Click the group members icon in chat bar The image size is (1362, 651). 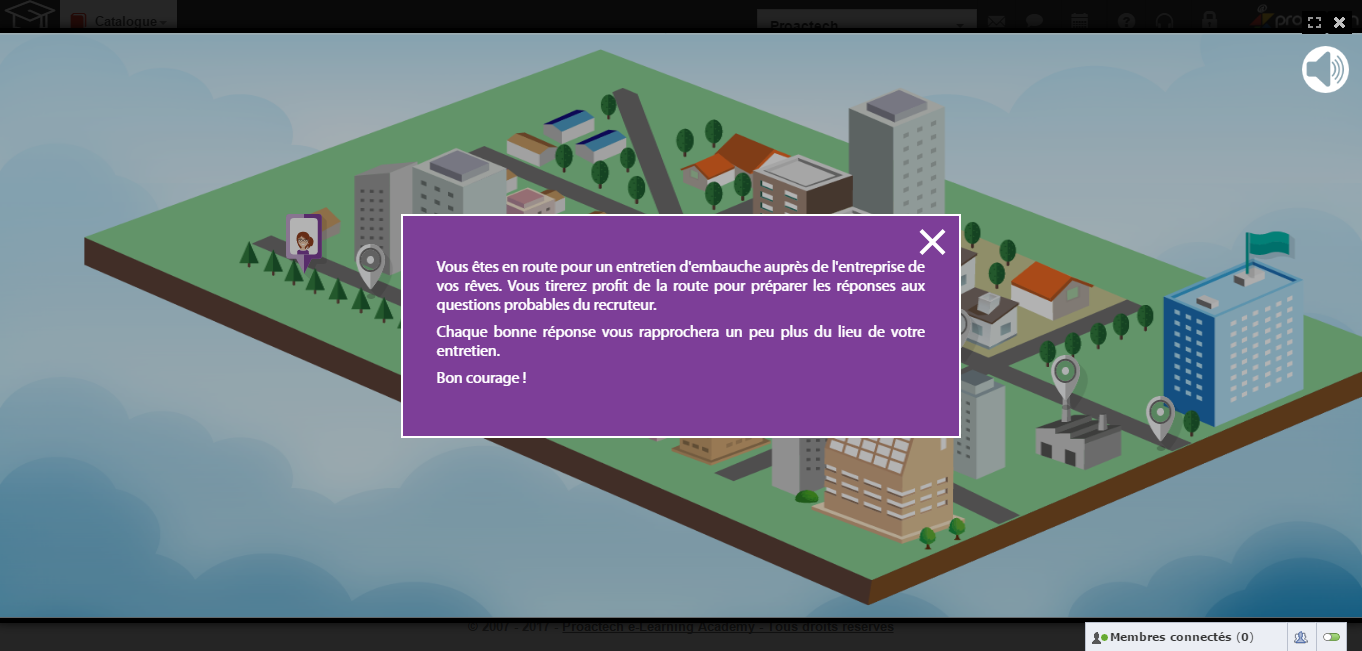click(1301, 637)
